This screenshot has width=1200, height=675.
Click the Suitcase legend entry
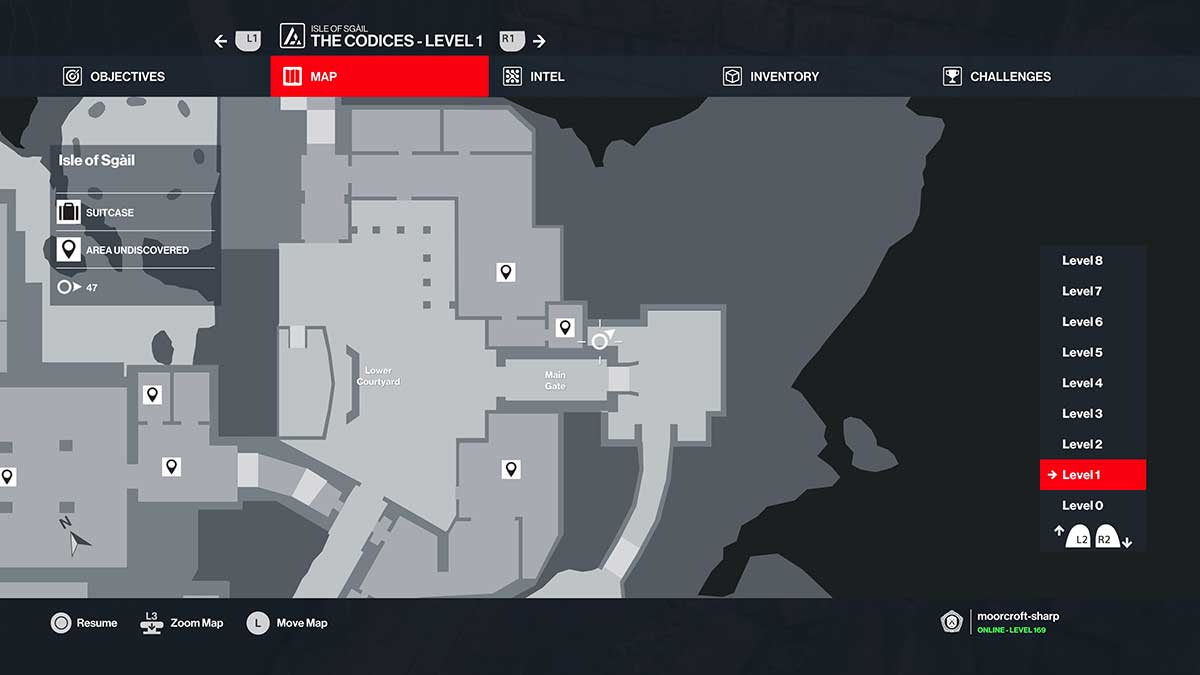pos(109,212)
